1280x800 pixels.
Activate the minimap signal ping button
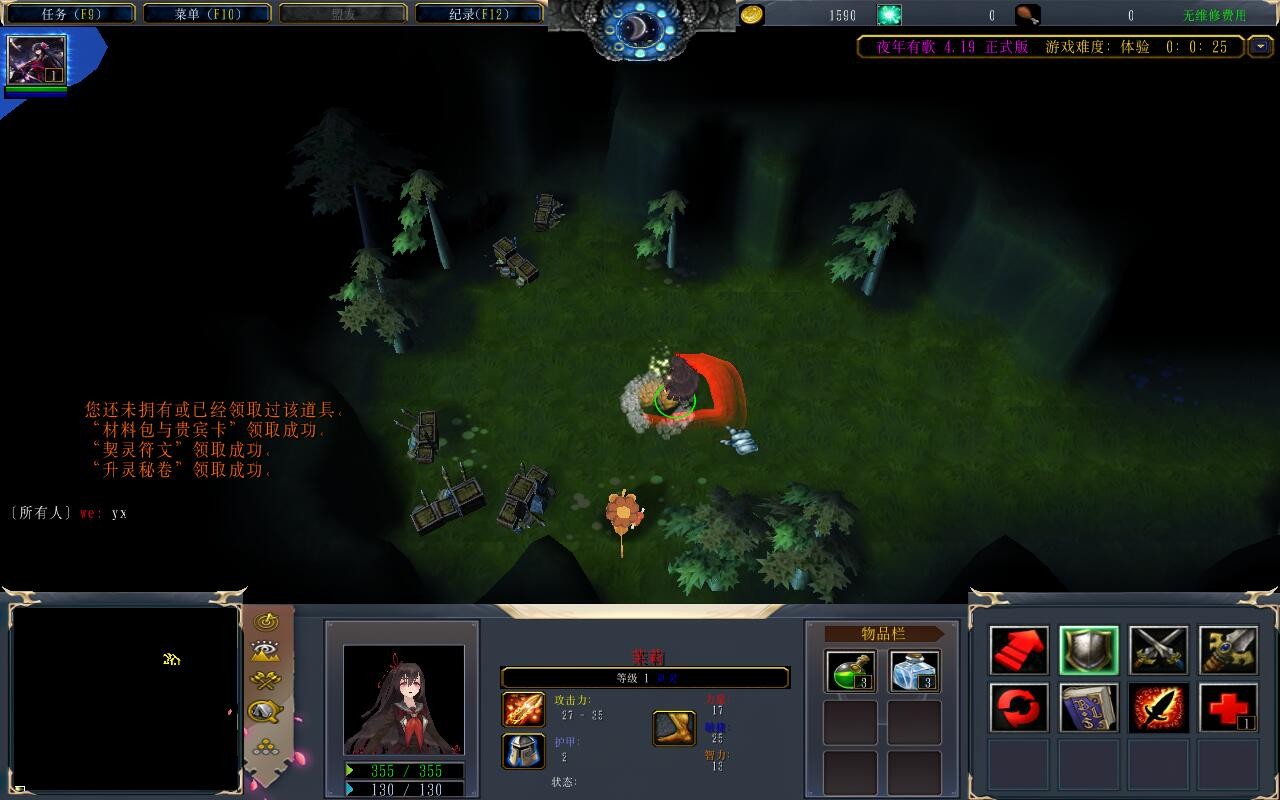266,622
